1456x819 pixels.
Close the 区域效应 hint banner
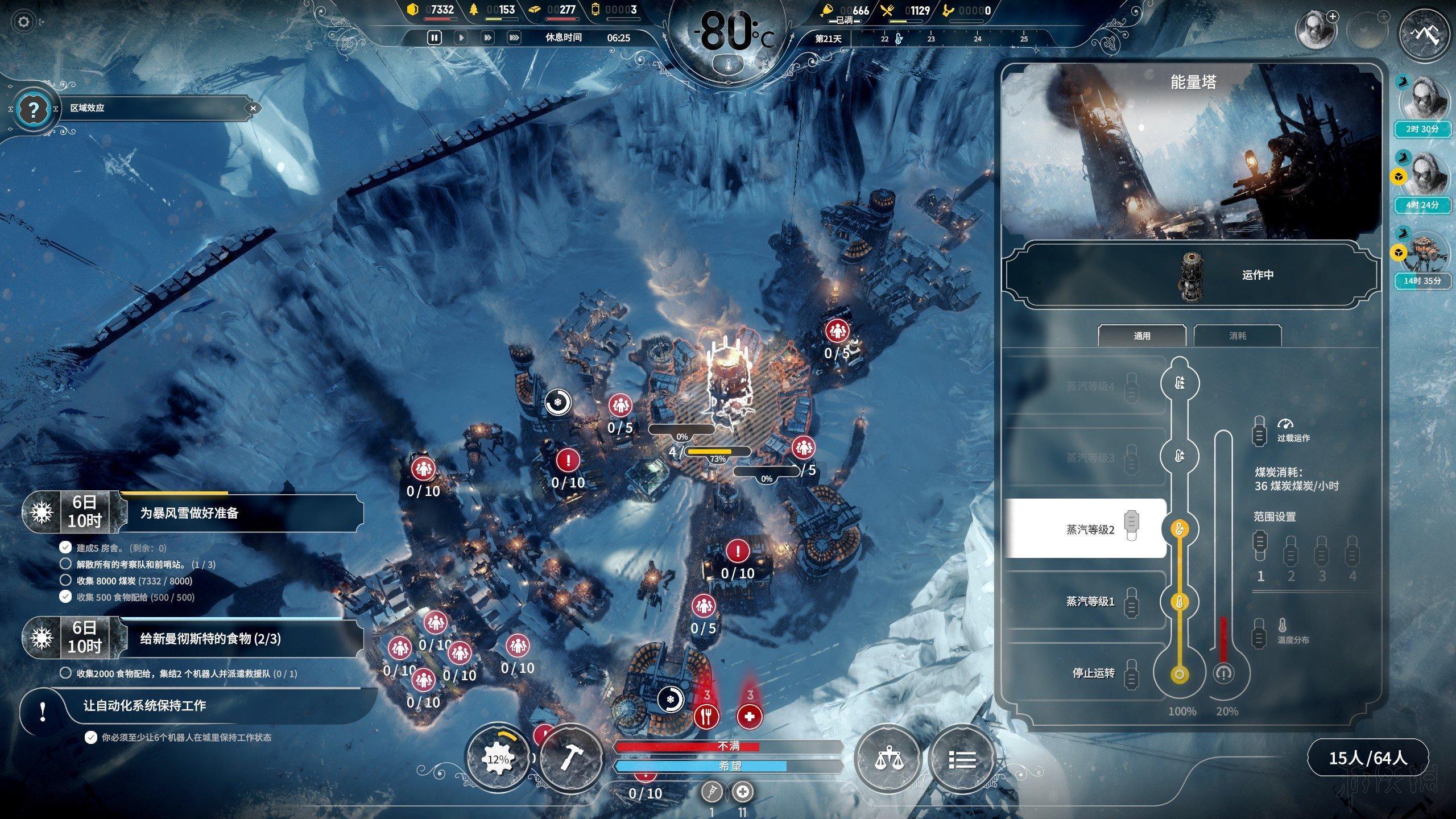click(x=253, y=107)
